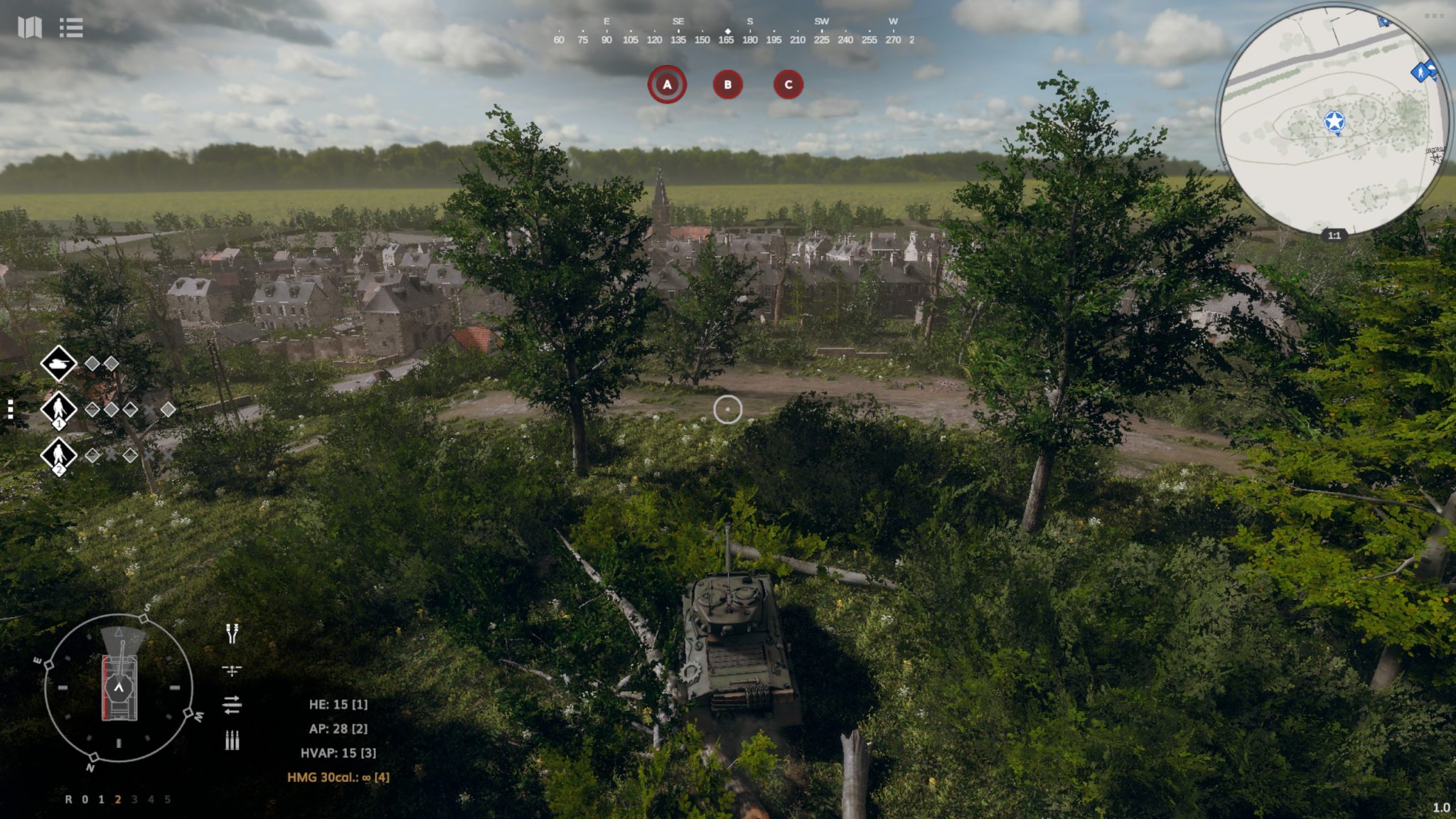1456x819 pixels.
Task: Select objective marker A
Action: 667,85
